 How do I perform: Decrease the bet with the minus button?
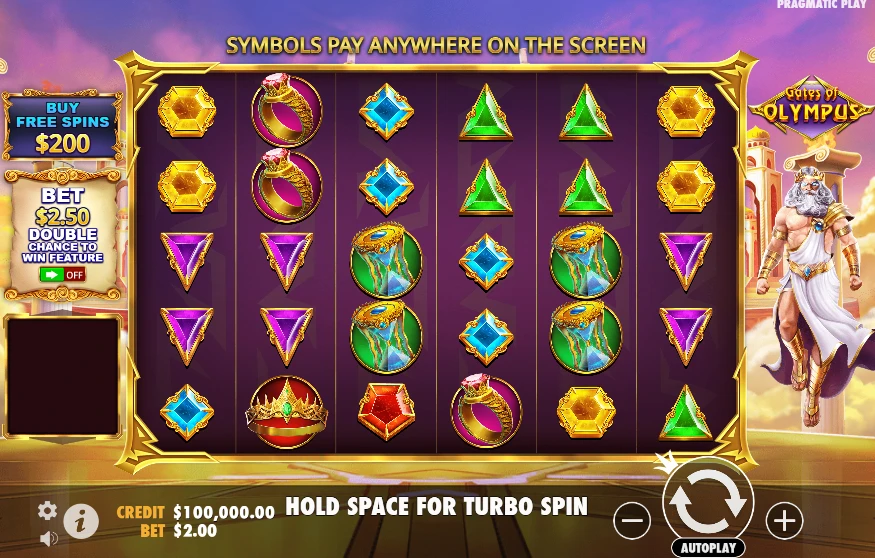(631, 520)
